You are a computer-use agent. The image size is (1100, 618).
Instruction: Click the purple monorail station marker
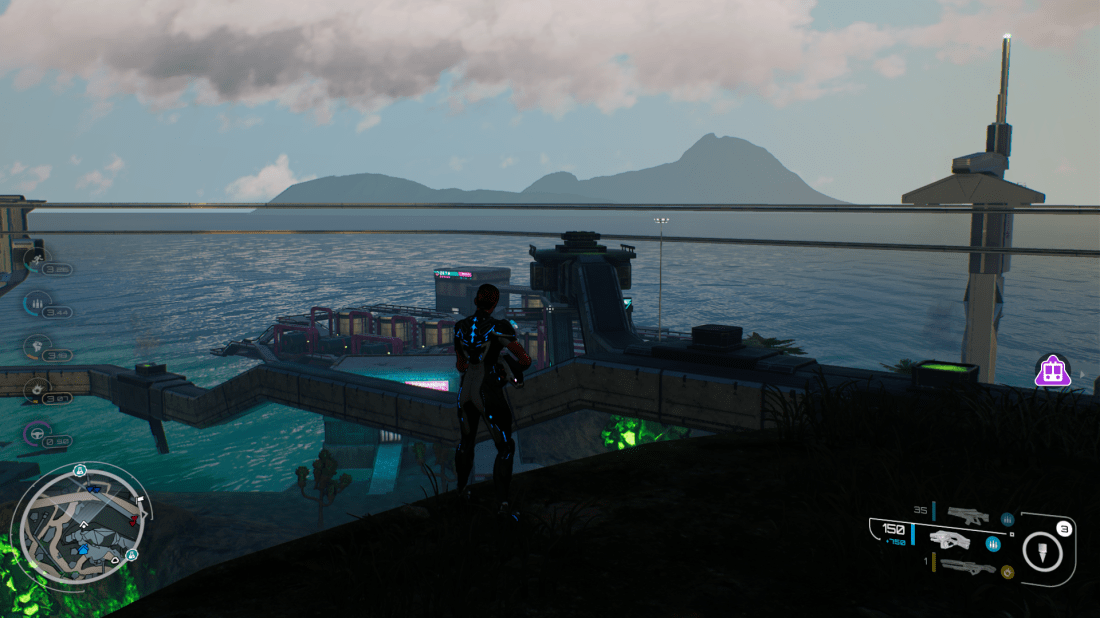coord(1051,372)
